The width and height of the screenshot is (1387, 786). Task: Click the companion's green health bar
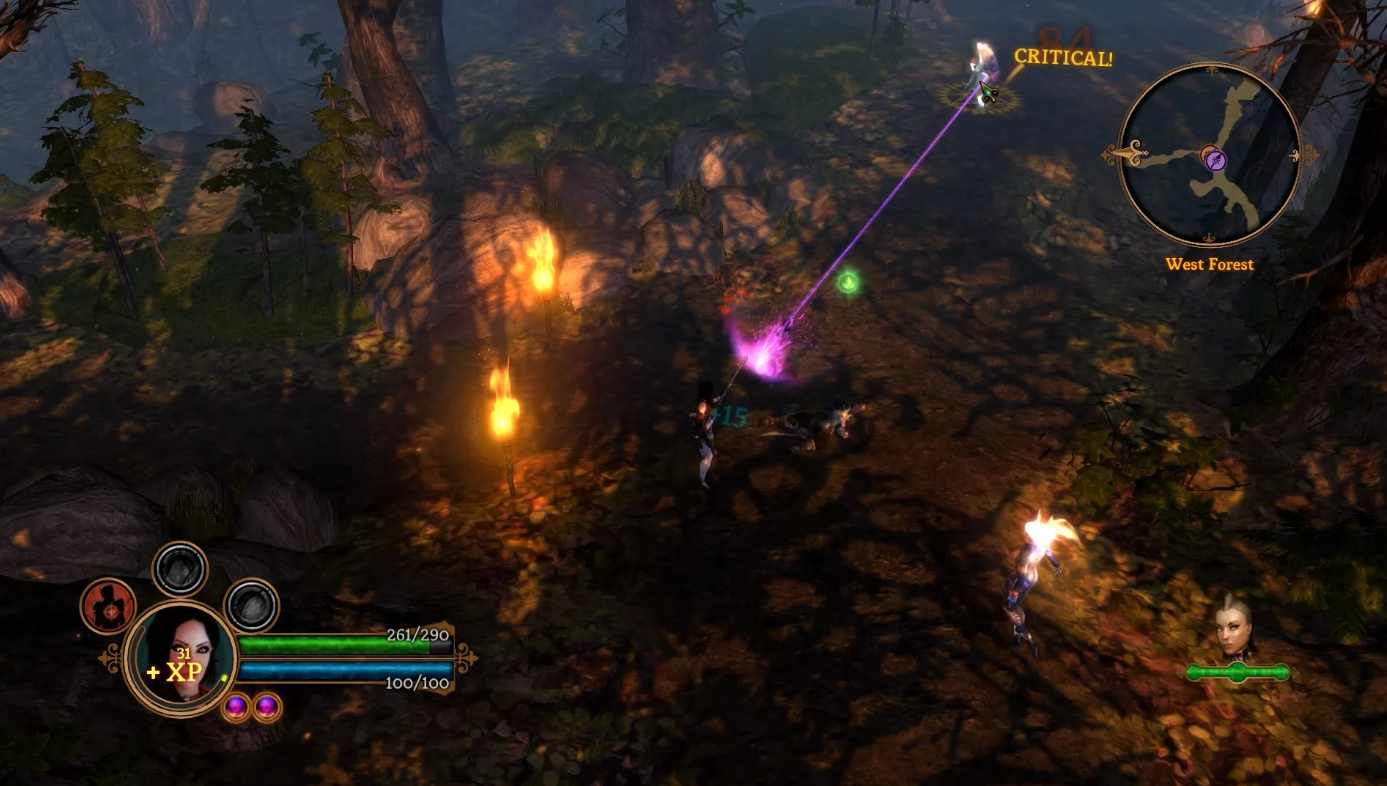(x=1239, y=672)
